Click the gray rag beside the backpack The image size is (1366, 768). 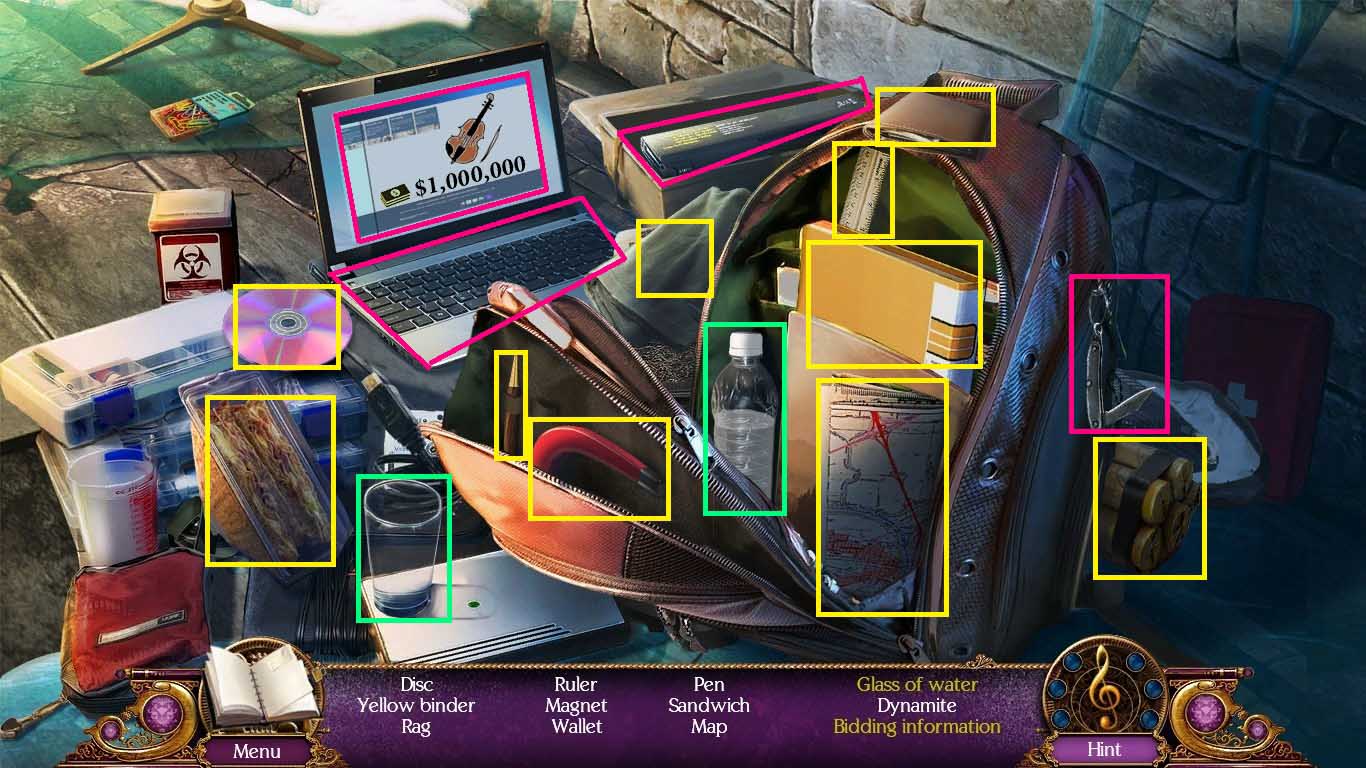pos(674,258)
